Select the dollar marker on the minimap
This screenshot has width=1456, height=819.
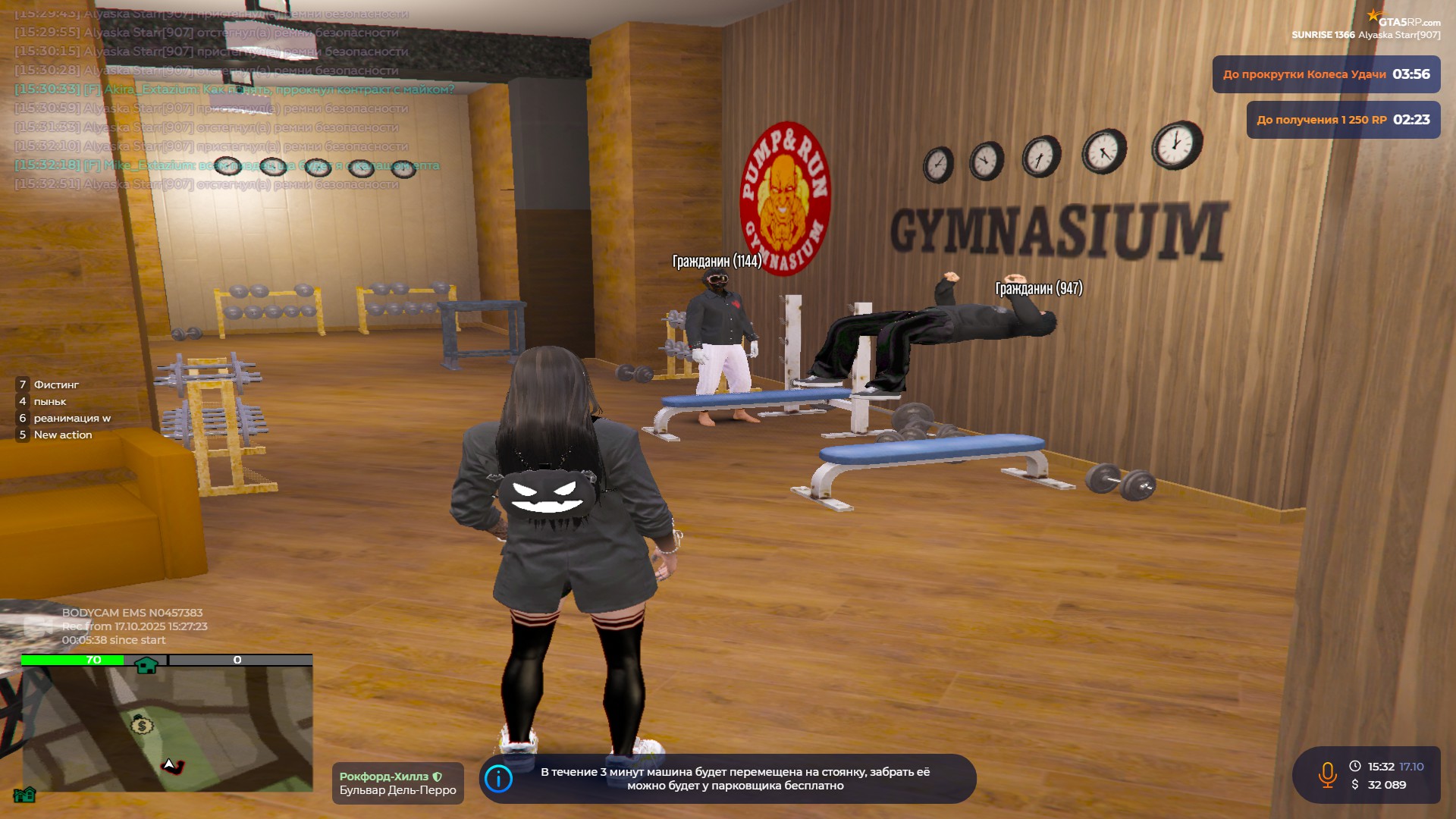[x=141, y=726]
